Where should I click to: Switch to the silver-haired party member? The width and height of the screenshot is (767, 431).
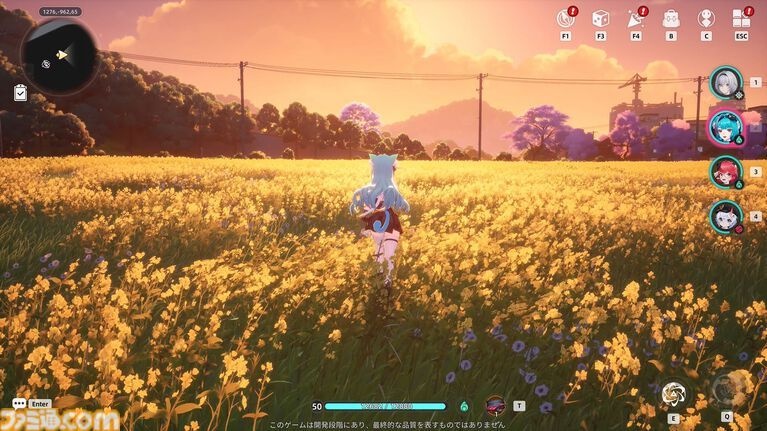tap(725, 82)
